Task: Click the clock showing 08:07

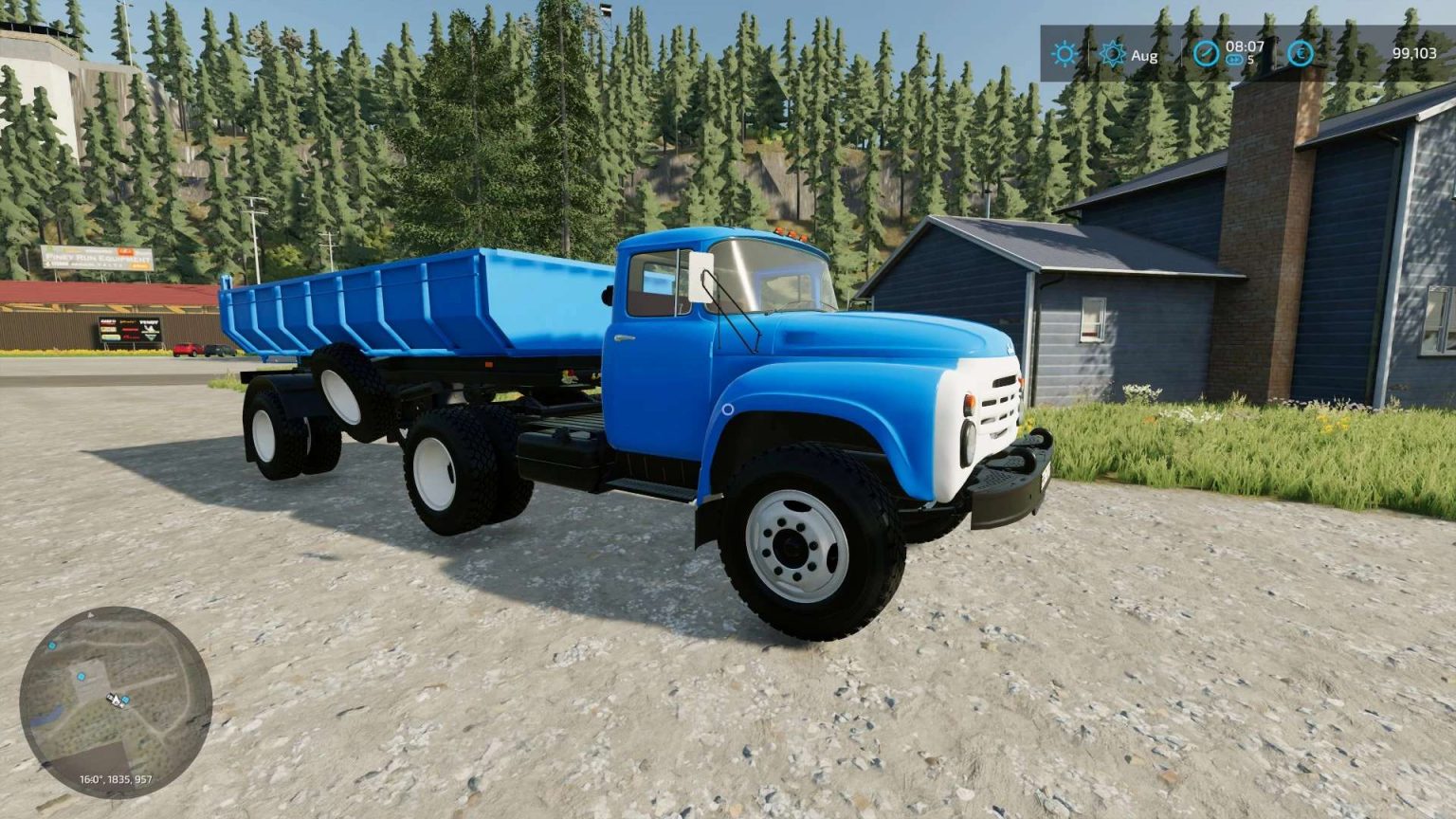Action: 1245,46
